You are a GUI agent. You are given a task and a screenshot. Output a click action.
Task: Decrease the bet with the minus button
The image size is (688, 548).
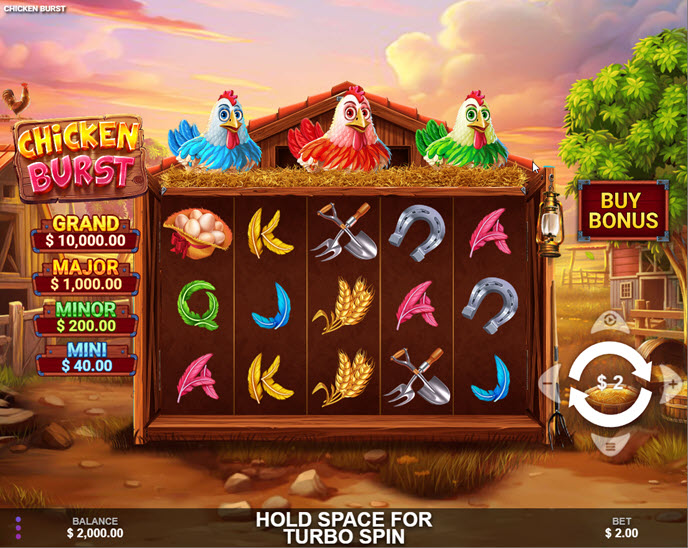pos(547,383)
